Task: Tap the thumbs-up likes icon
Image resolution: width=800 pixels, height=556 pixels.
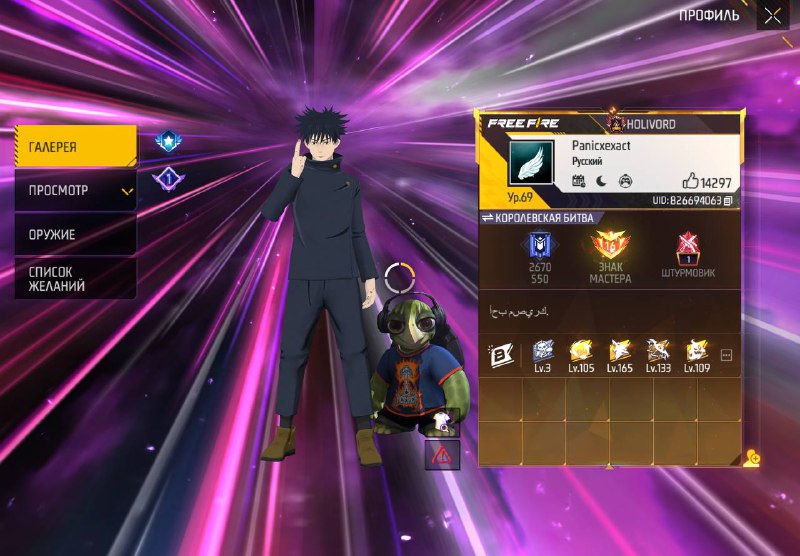Action: pos(690,182)
